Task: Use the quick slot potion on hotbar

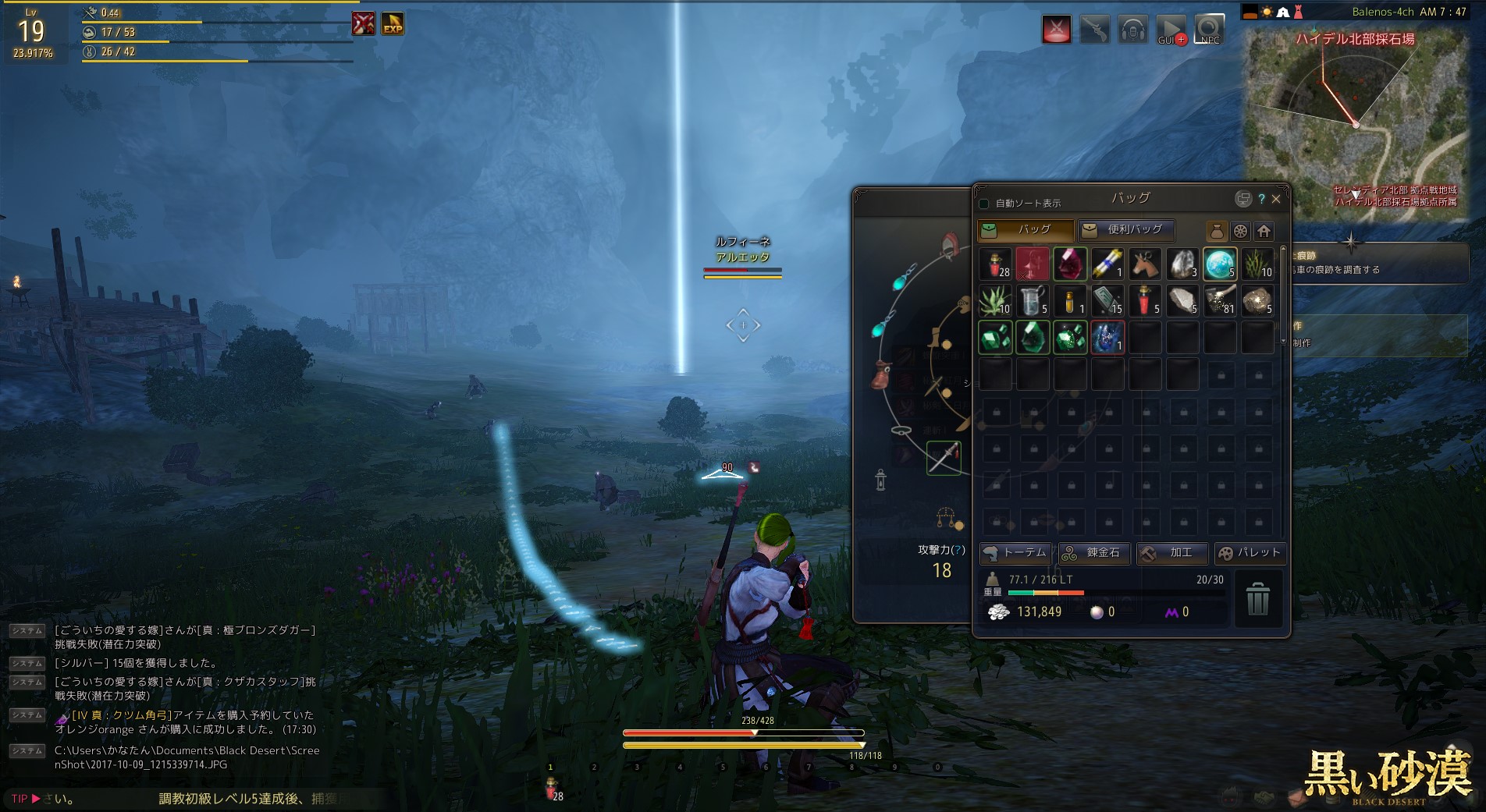Action: (552, 788)
